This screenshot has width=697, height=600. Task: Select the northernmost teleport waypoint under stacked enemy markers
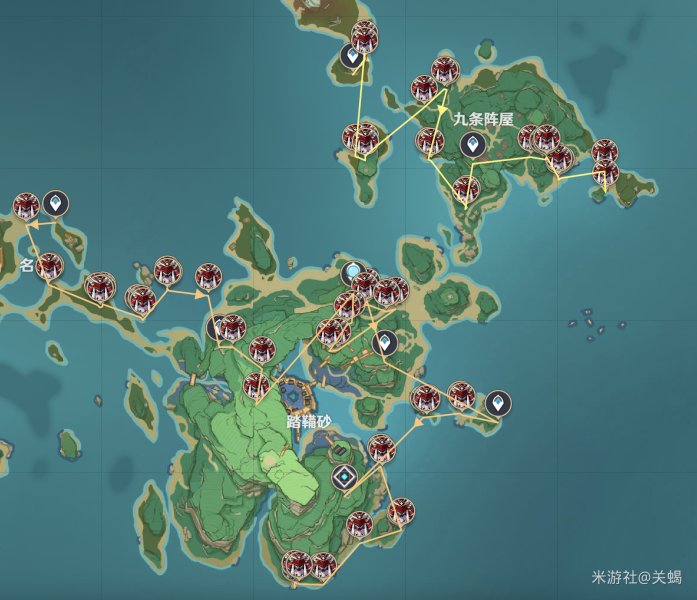tap(351, 56)
